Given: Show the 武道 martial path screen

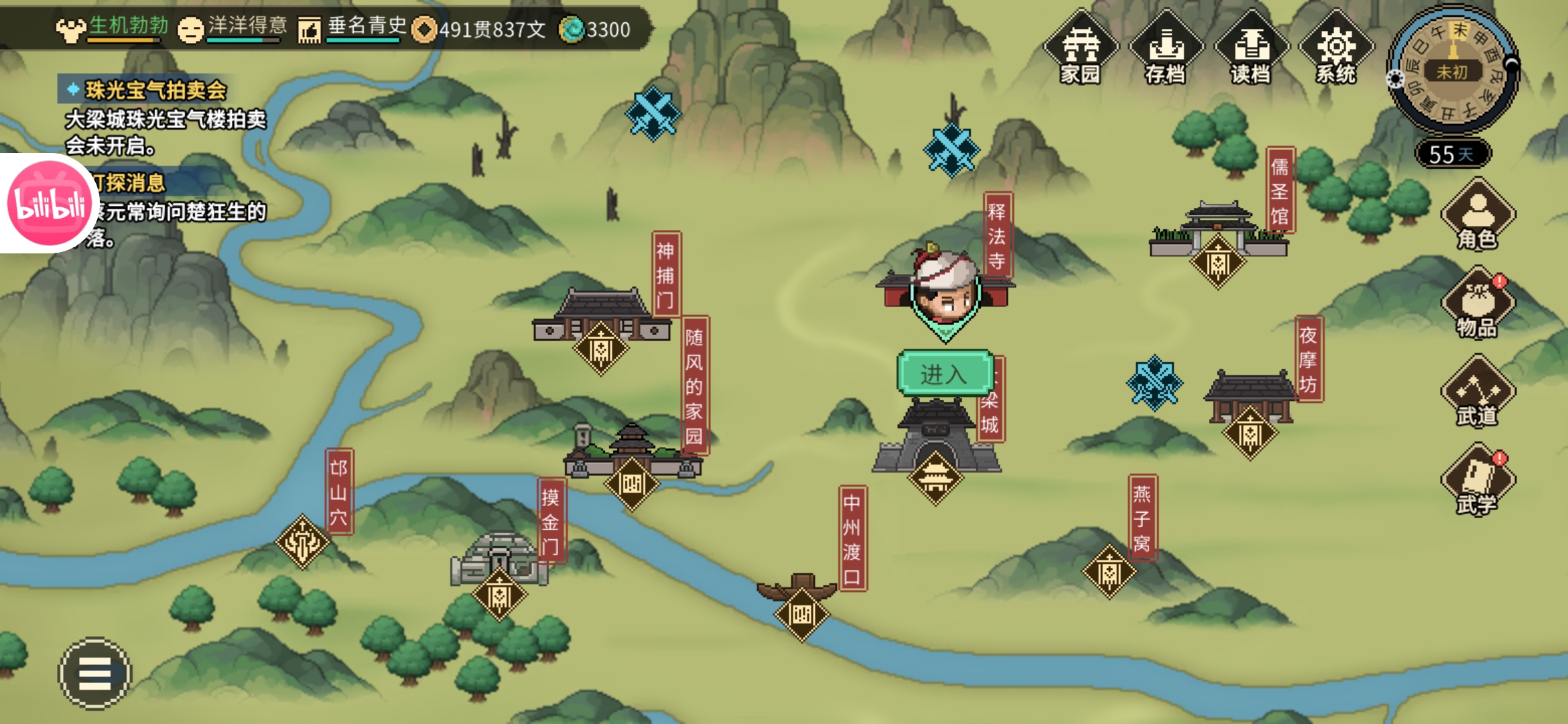Looking at the screenshot, I should click(1478, 394).
